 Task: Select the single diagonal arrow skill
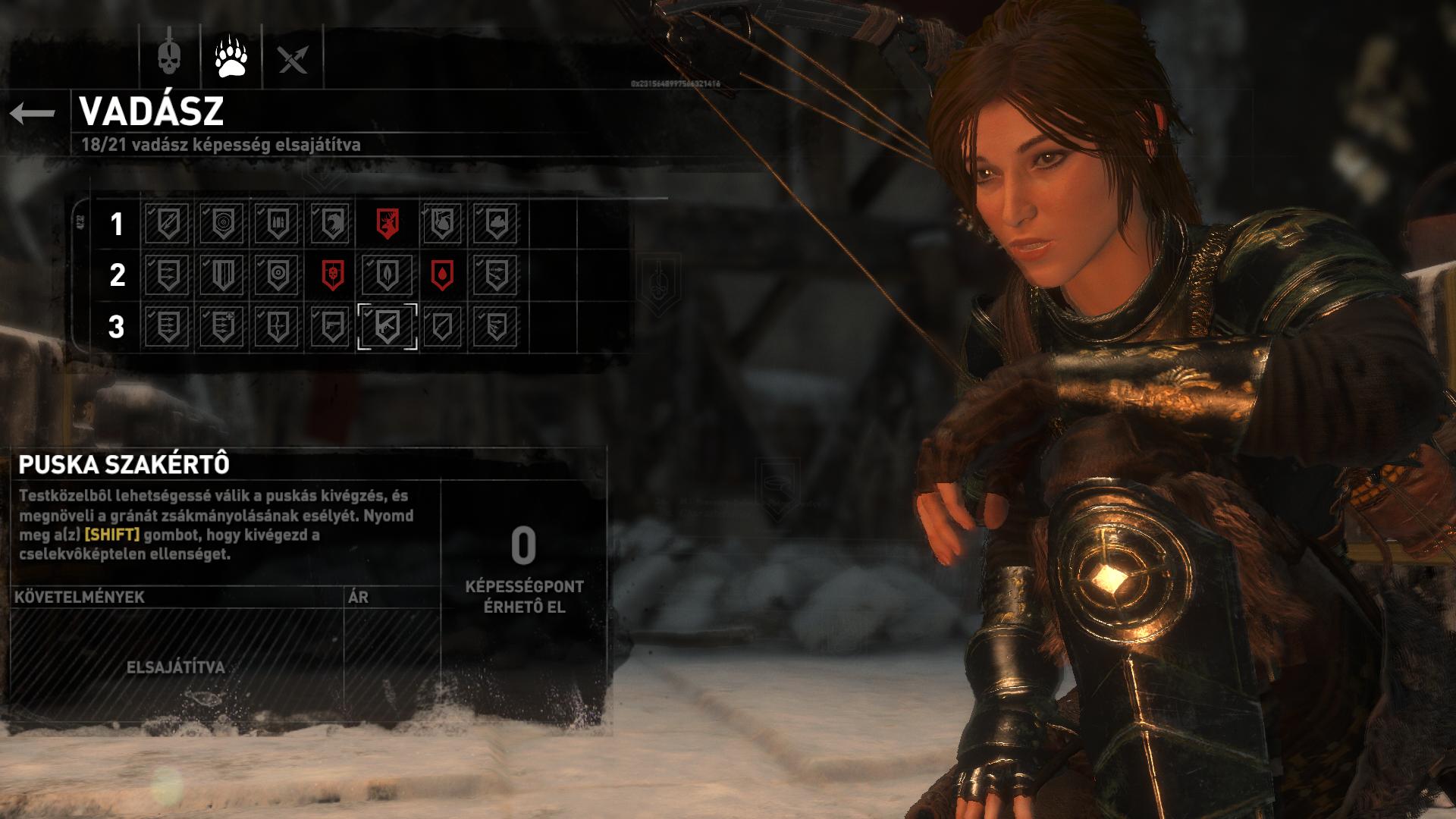click(168, 224)
